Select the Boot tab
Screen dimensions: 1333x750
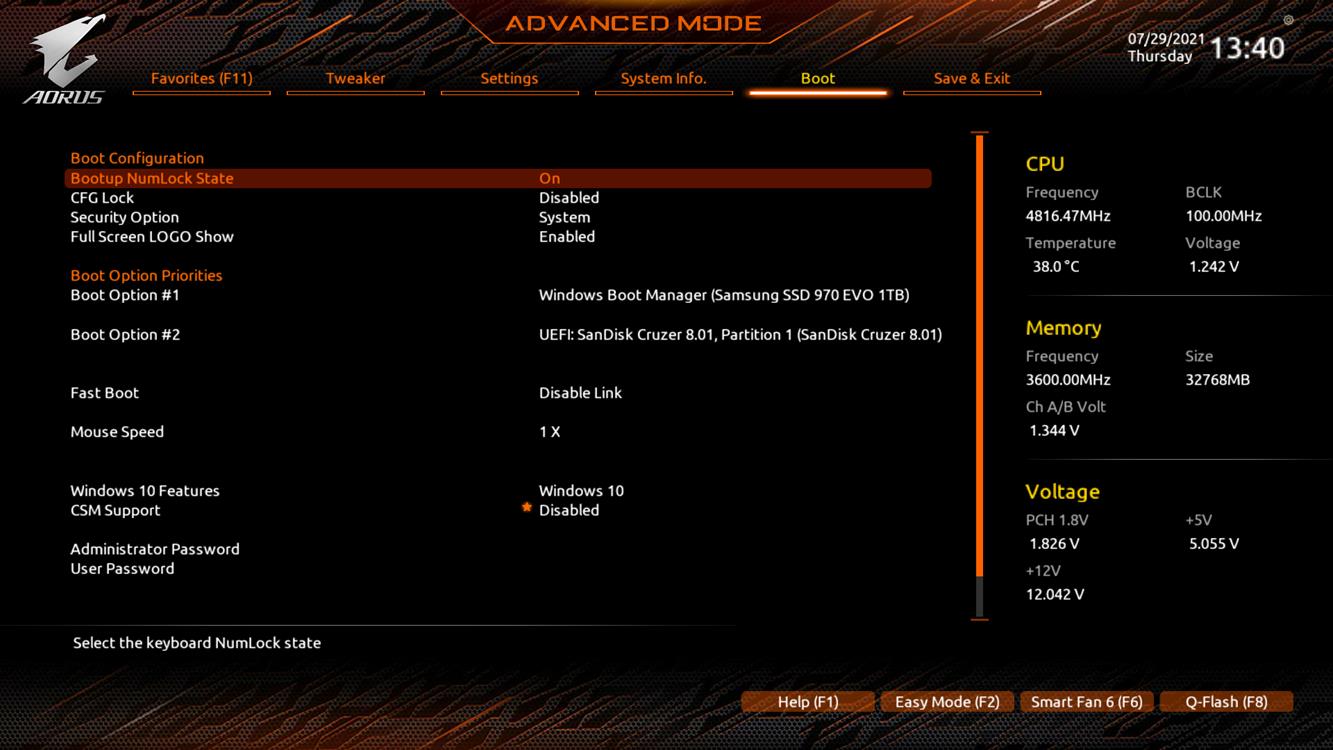(x=817, y=78)
